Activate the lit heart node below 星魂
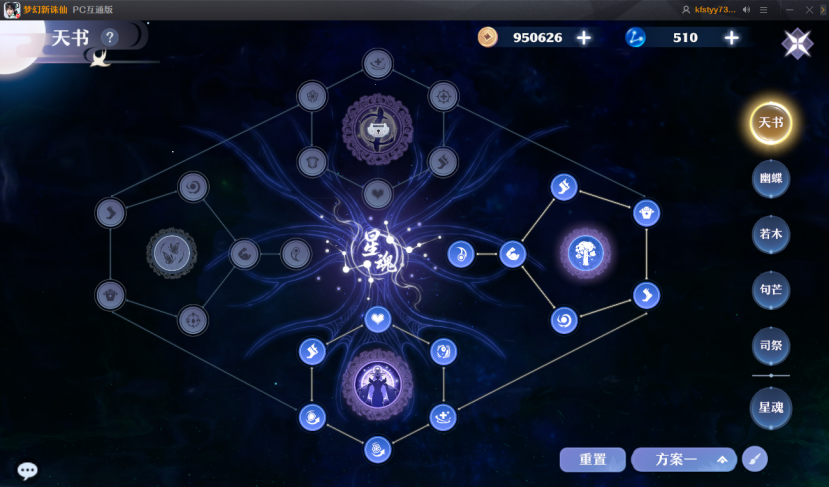 (x=377, y=320)
